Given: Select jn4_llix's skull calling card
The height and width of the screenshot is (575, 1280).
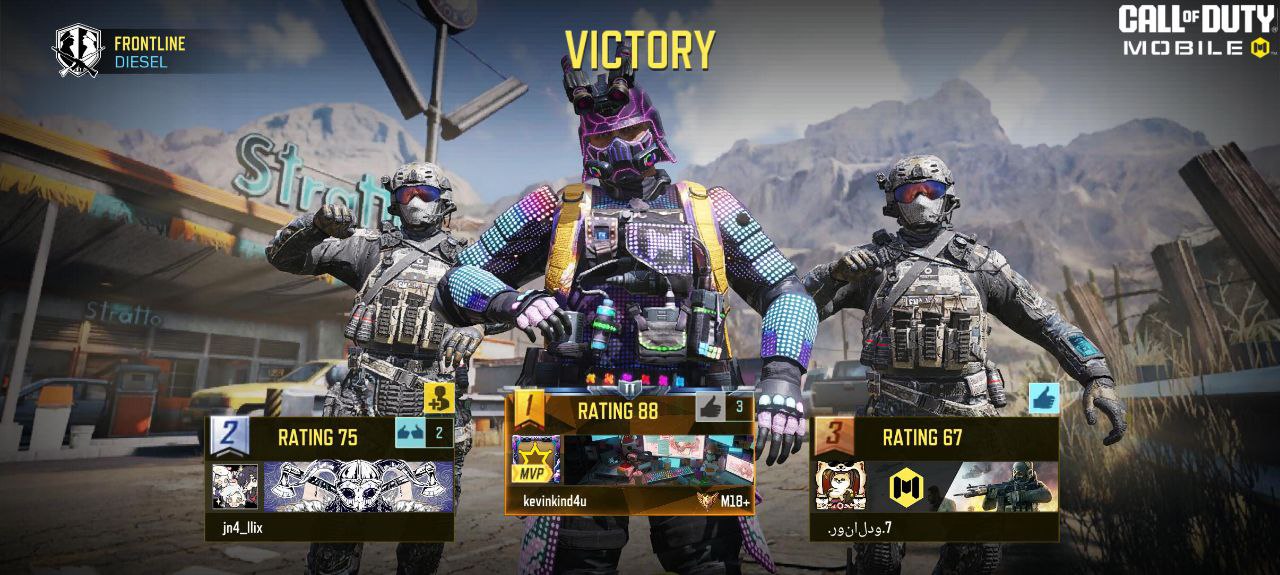Looking at the screenshot, I should [358, 486].
